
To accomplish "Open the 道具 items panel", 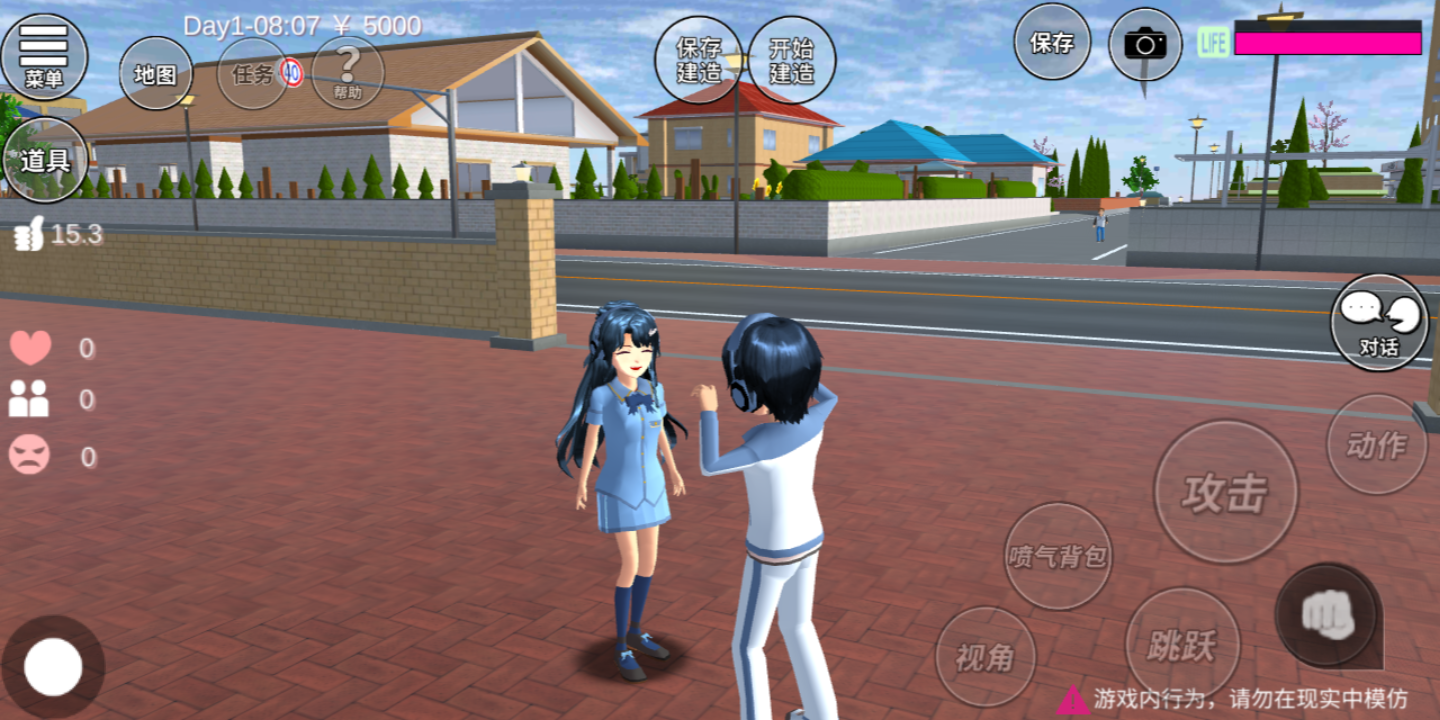I will (x=44, y=160).
